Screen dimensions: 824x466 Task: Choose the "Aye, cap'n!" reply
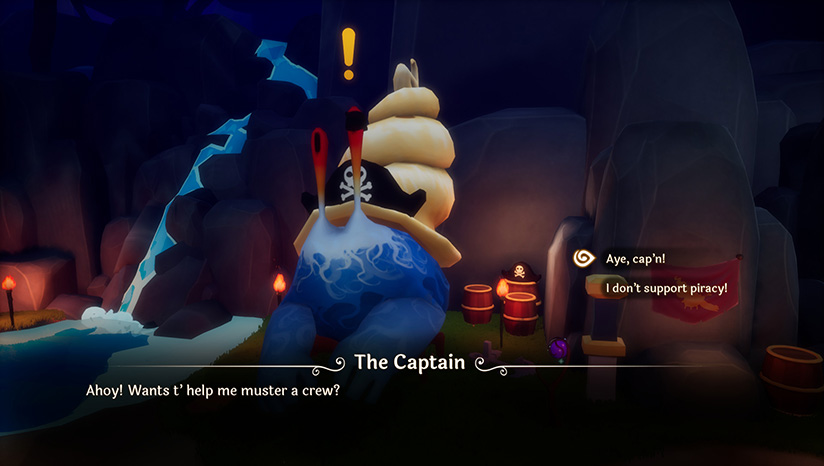point(635,259)
